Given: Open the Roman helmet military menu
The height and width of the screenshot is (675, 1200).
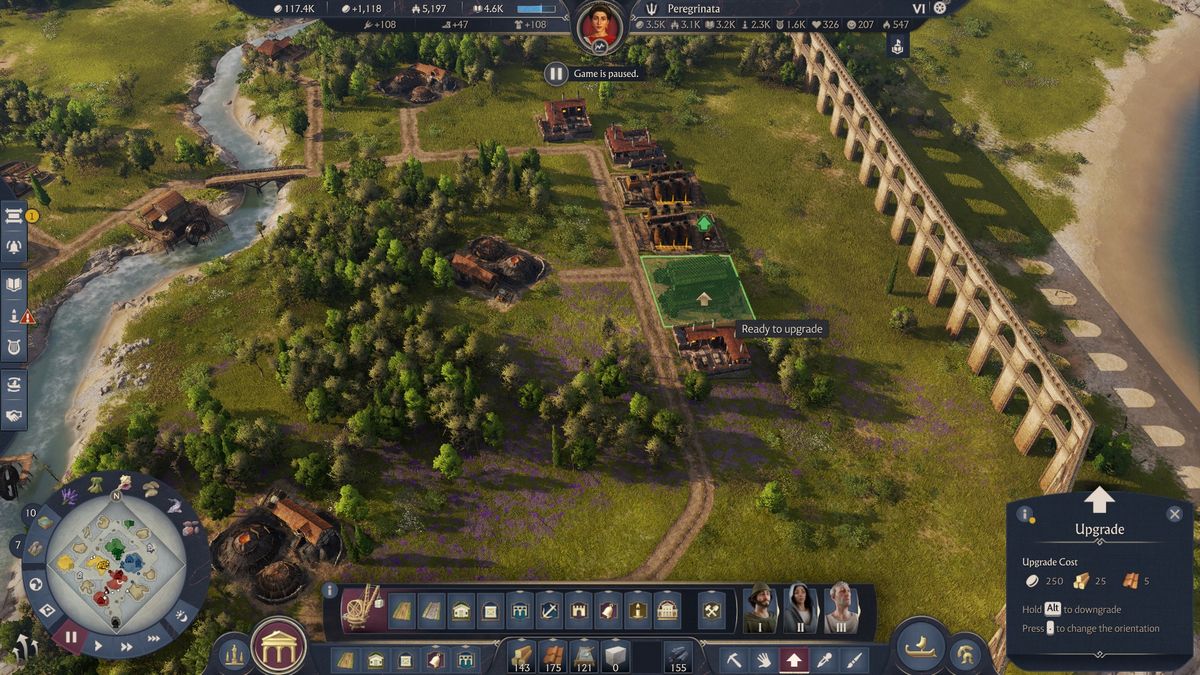Looking at the screenshot, I should 966,653.
